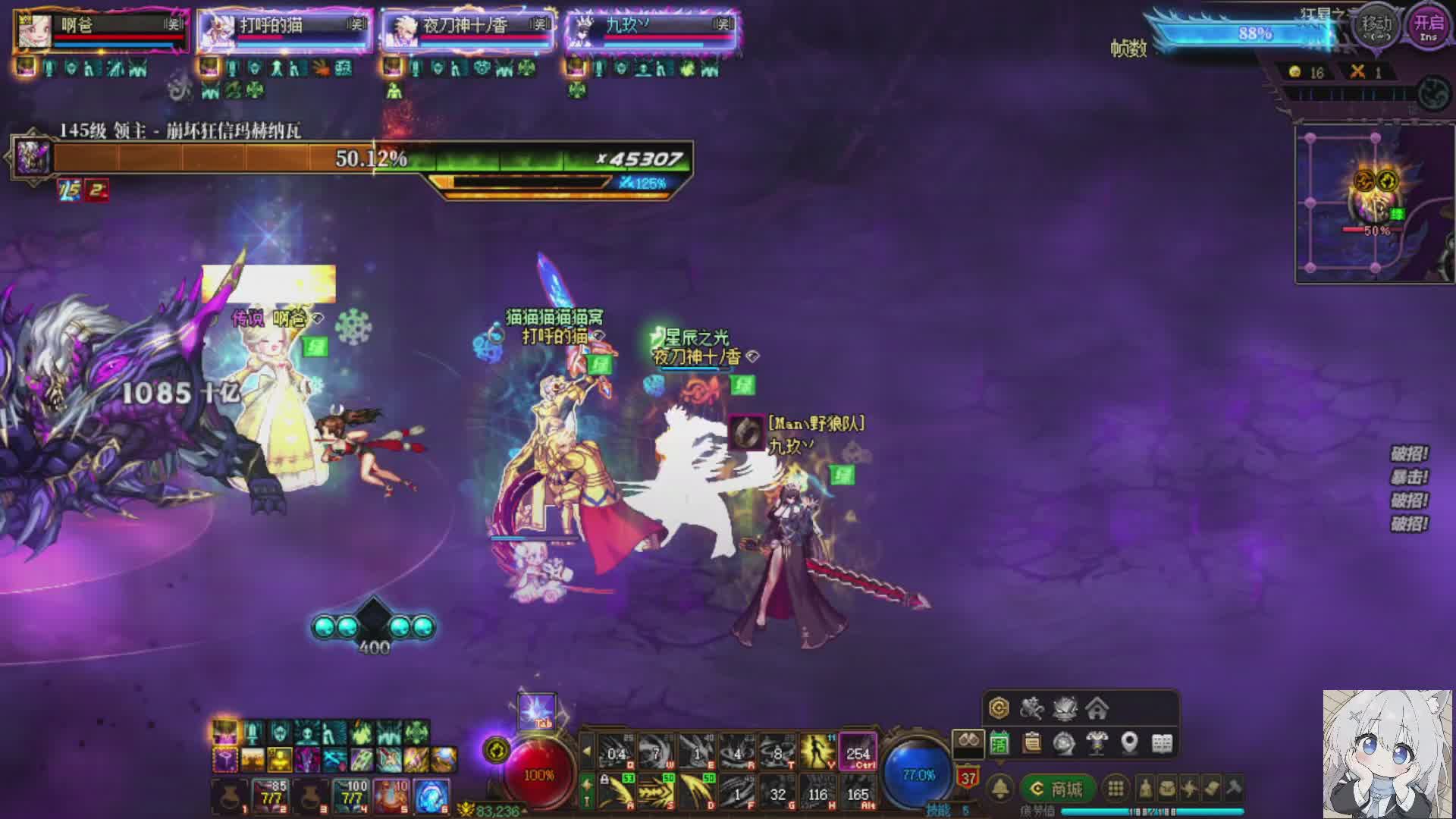Use the consumable in quick slot 5
The height and width of the screenshot is (819, 1456).
tap(391, 796)
